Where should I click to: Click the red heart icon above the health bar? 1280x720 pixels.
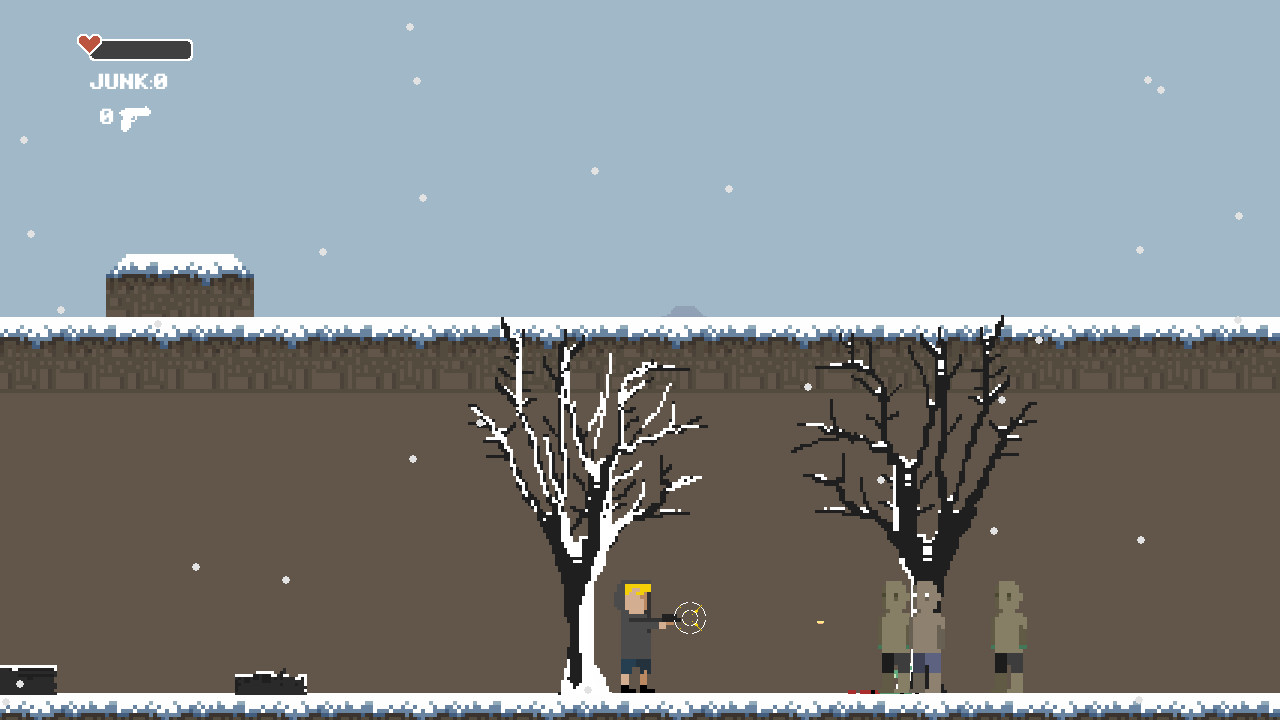[88, 44]
